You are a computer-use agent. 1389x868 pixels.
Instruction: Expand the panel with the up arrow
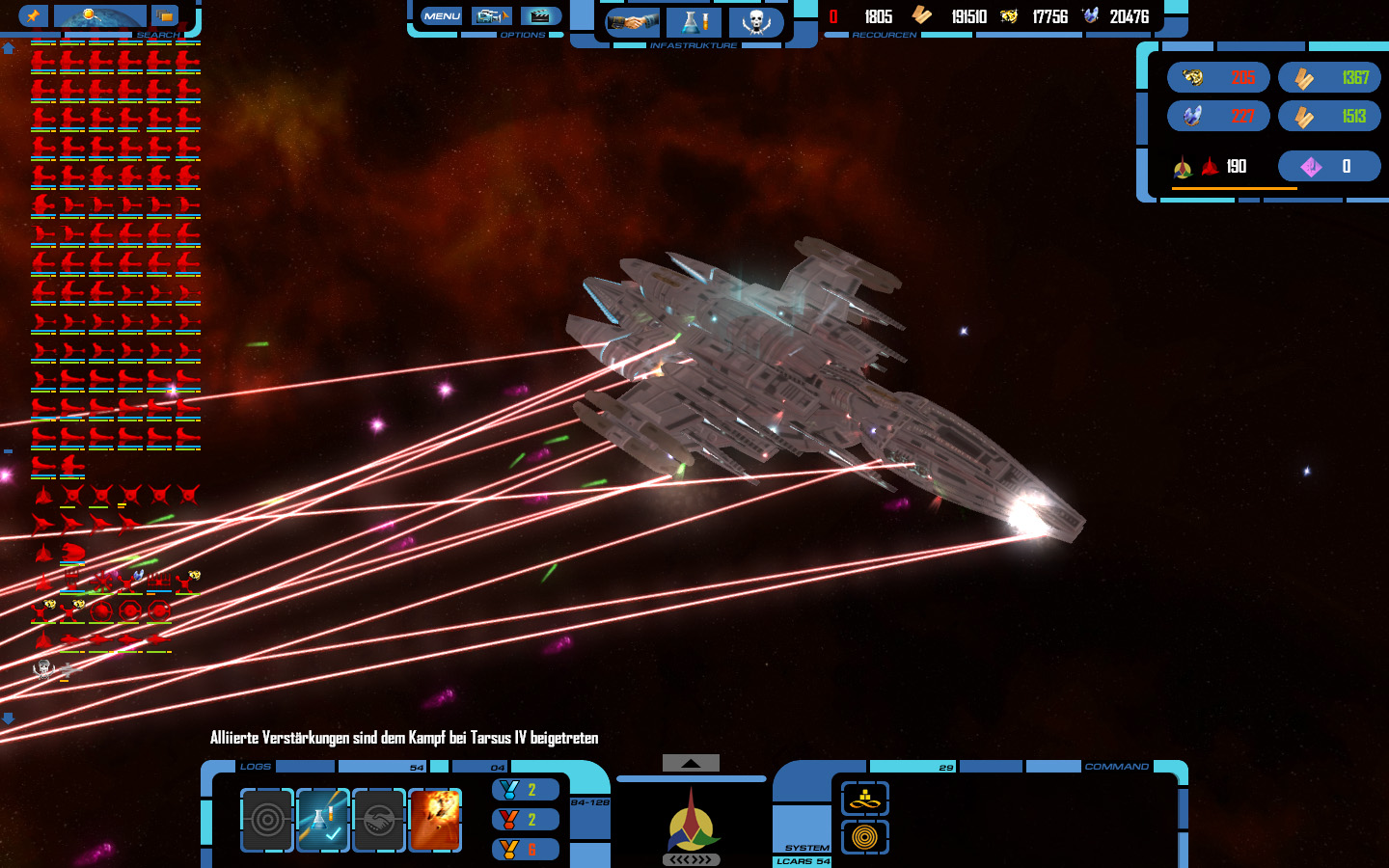pos(691,763)
